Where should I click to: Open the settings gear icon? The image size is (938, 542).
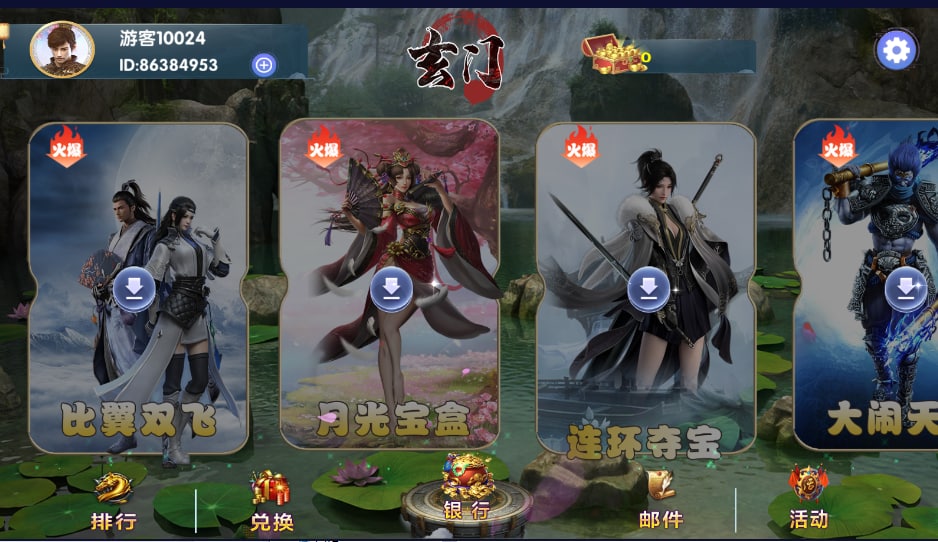896,50
